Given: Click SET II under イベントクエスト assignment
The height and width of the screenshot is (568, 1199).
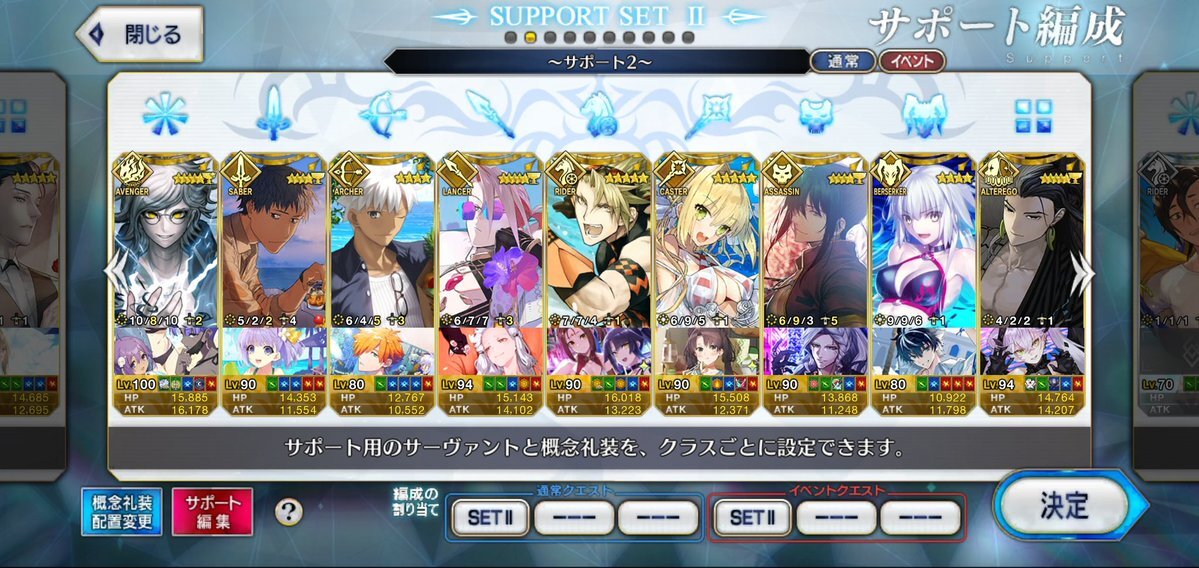Looking at the screenshot, I should click(x=752, y=517).
